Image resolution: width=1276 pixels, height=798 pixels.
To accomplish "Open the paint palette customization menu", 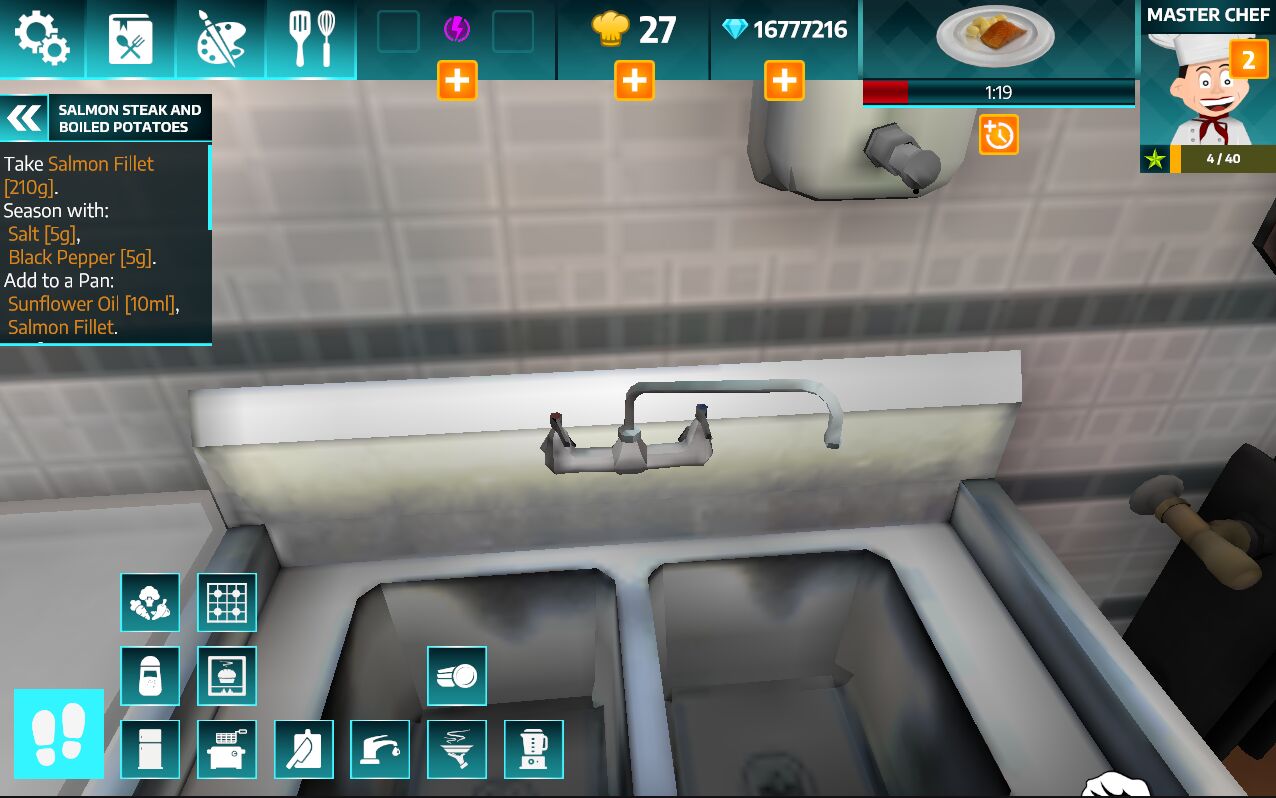I will [220, 39].
